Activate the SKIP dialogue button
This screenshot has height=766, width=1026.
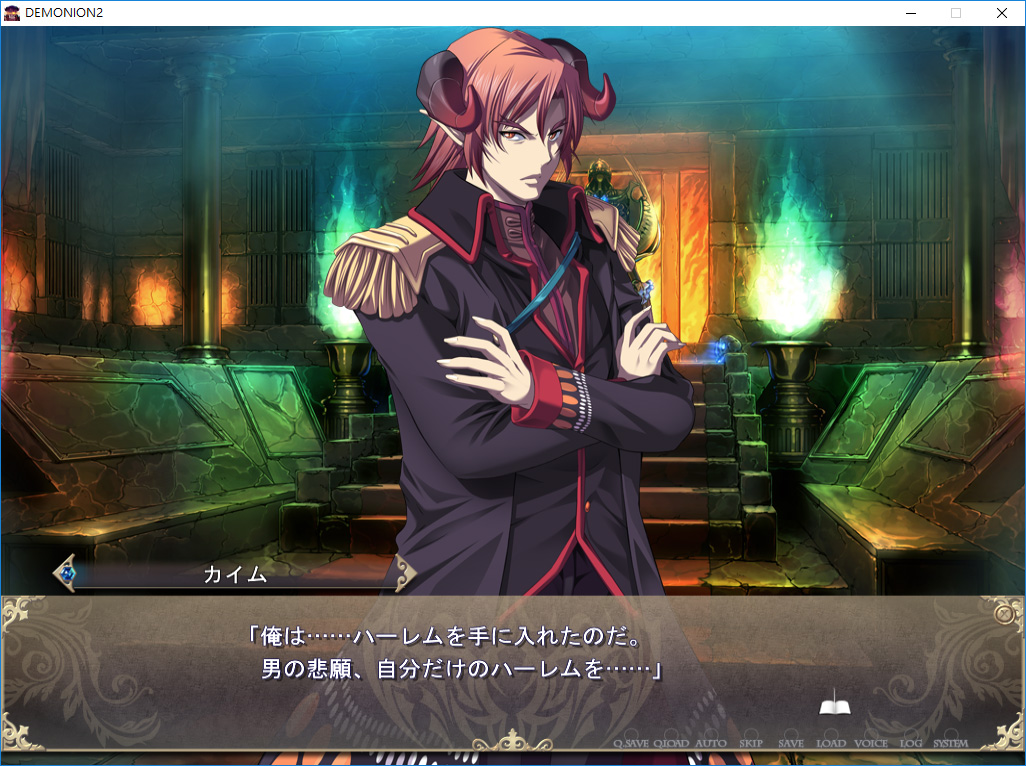(751, 744)
